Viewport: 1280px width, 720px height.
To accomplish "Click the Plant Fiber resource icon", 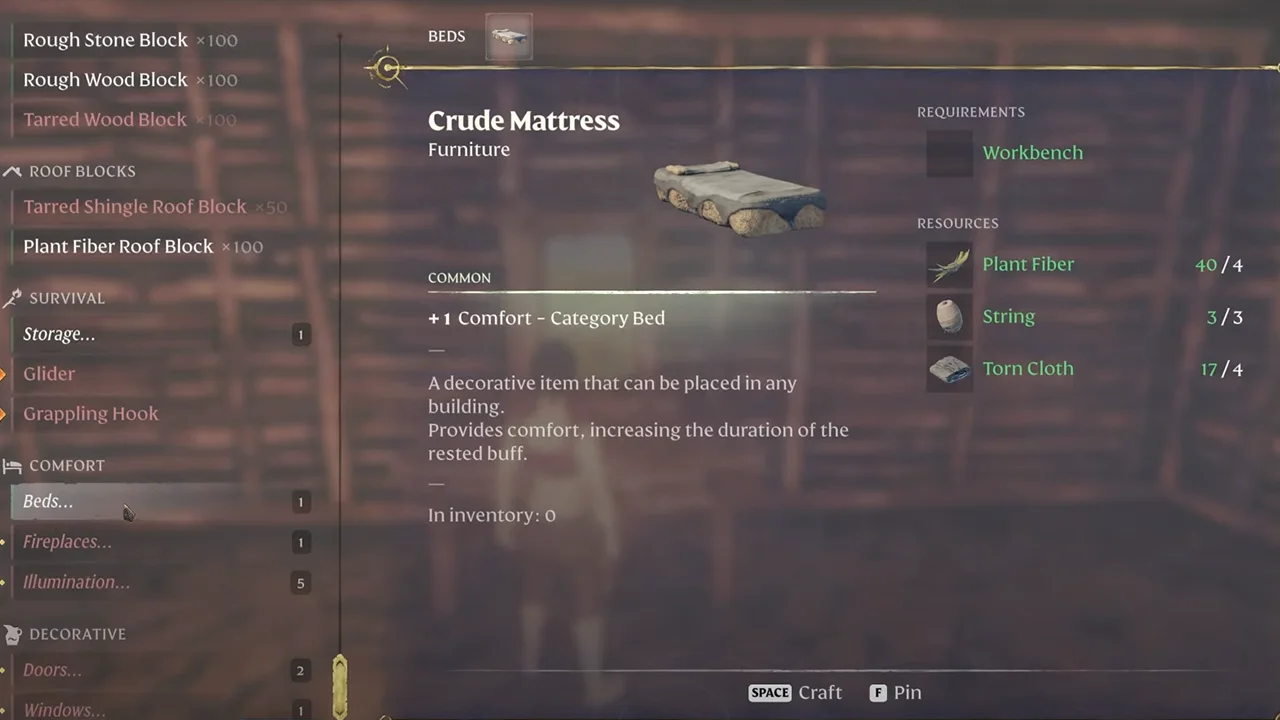I will (949, 265).
